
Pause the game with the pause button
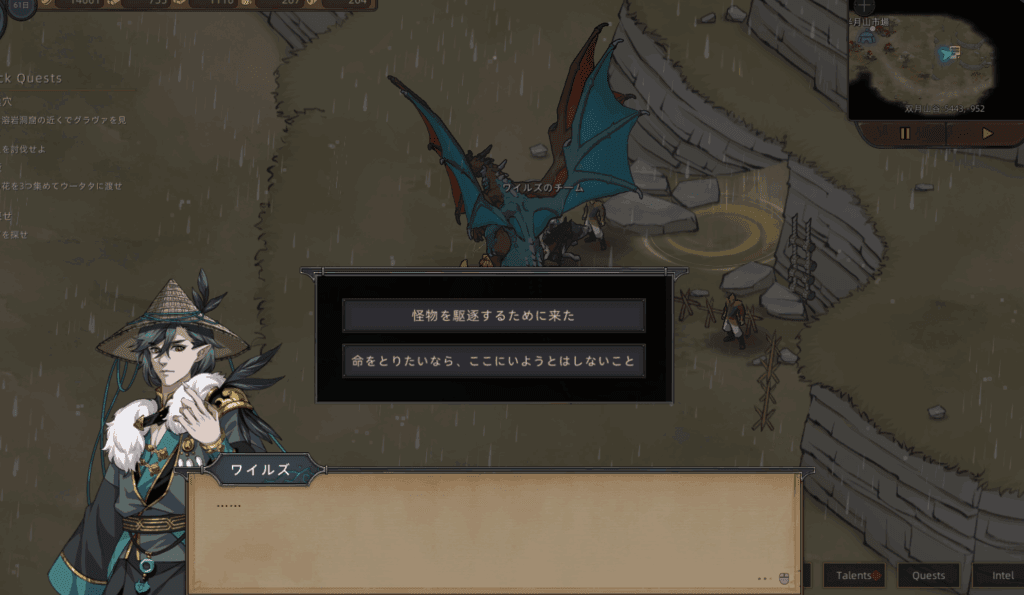[x=905, y=133]
